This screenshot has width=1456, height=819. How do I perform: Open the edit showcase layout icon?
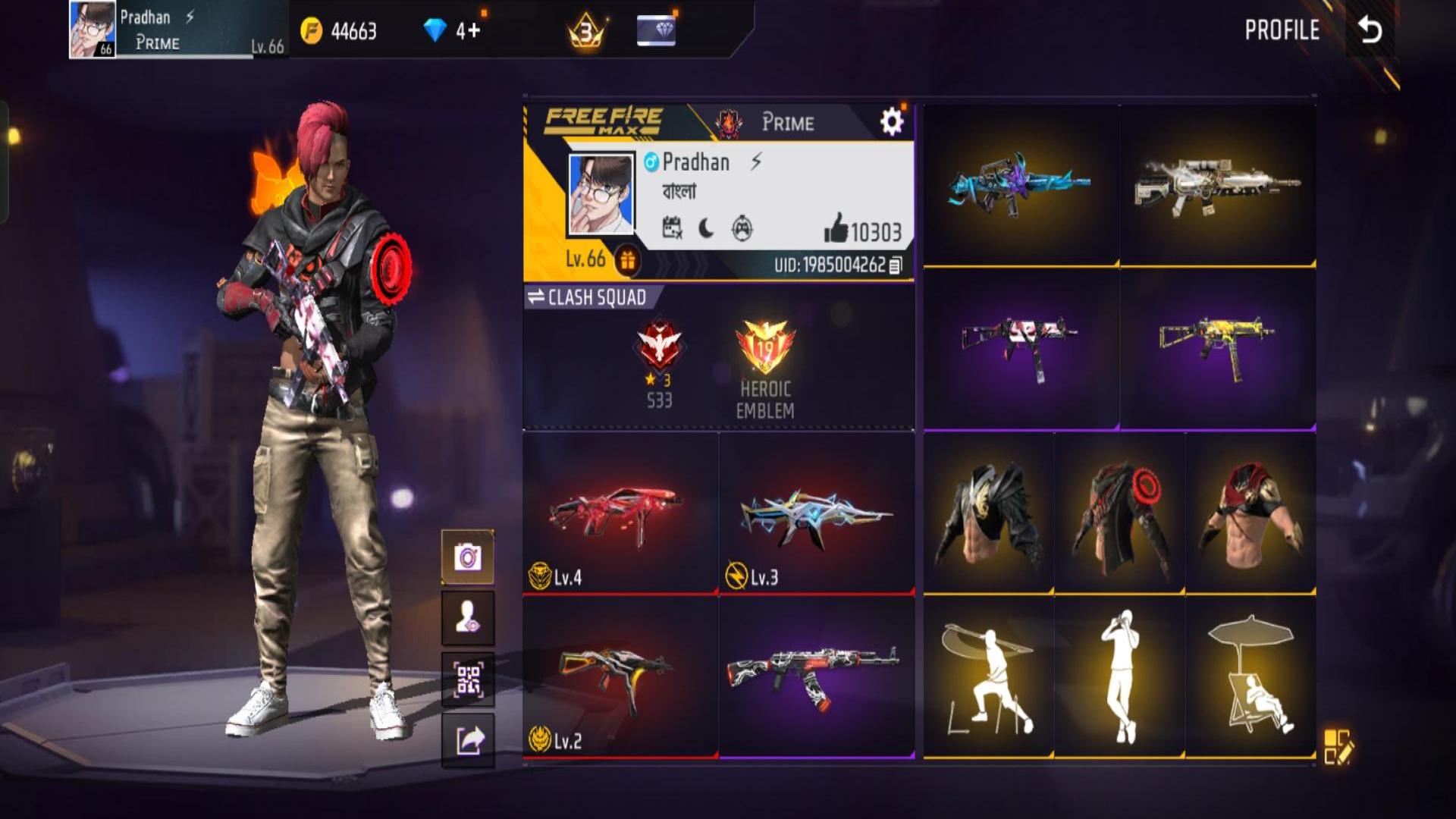click(1338, 746)
